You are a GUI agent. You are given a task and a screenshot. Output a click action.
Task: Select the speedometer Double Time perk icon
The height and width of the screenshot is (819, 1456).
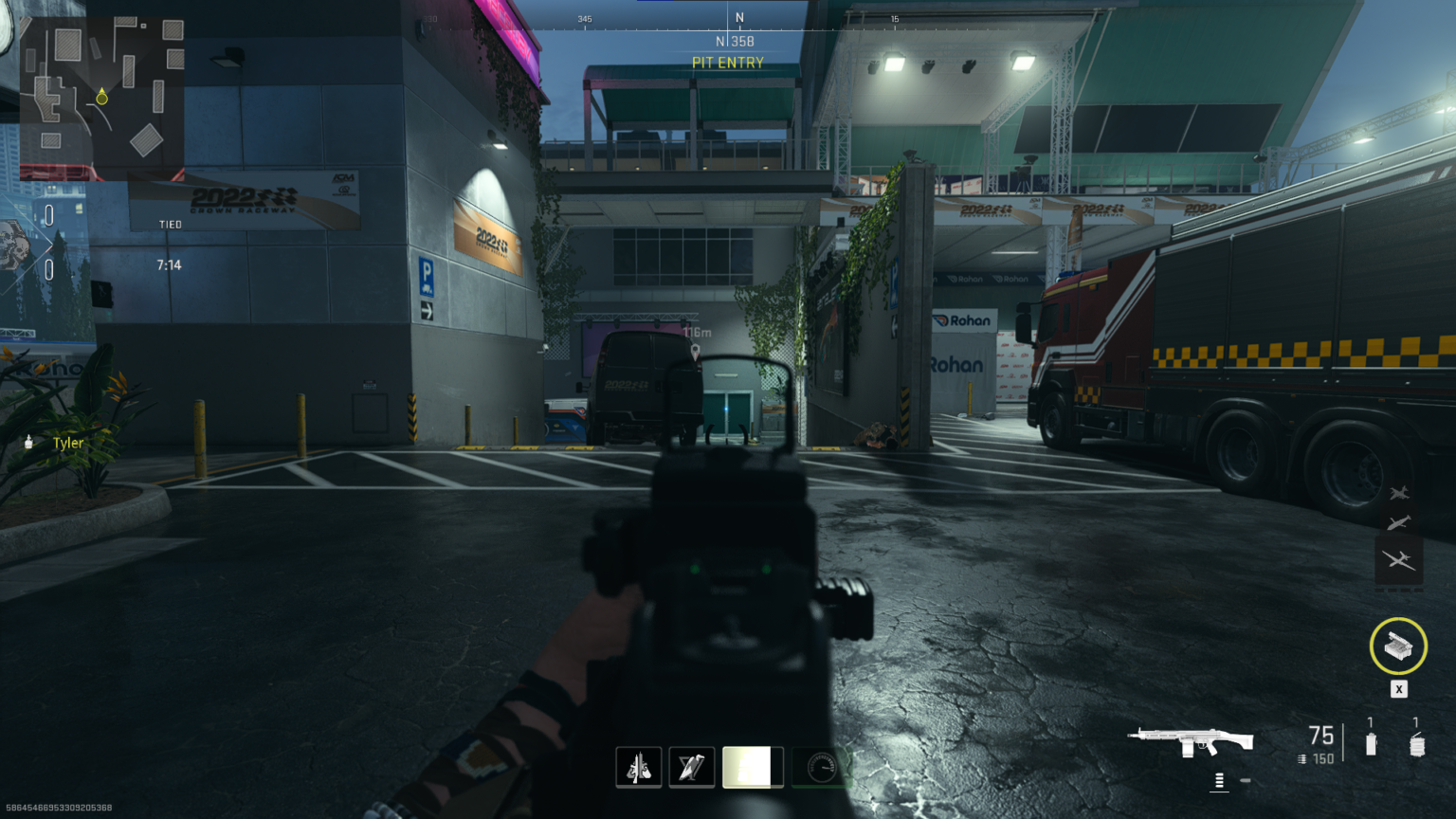[x=821, y=767]
